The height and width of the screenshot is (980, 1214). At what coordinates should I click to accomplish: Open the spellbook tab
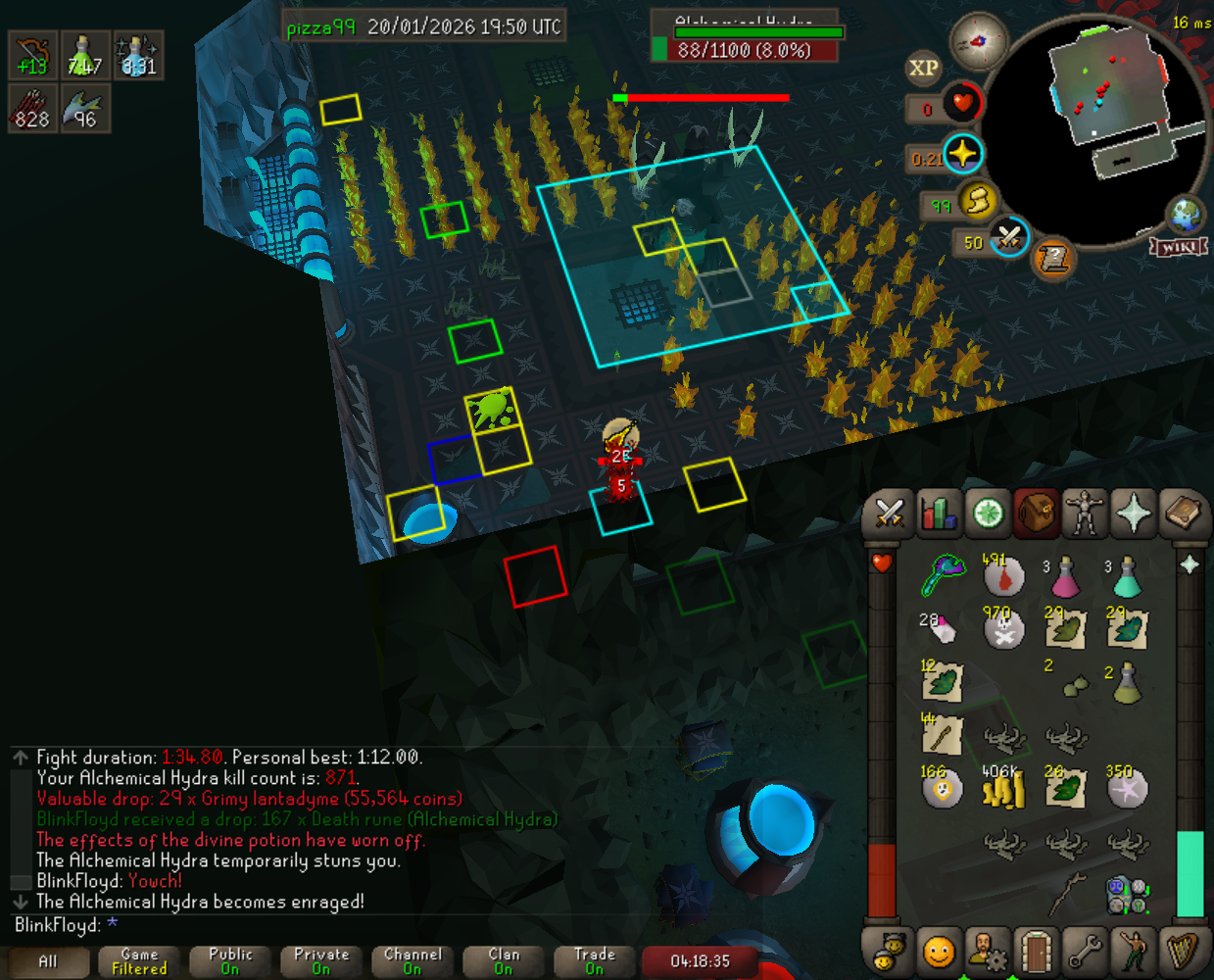point(1183,513)
